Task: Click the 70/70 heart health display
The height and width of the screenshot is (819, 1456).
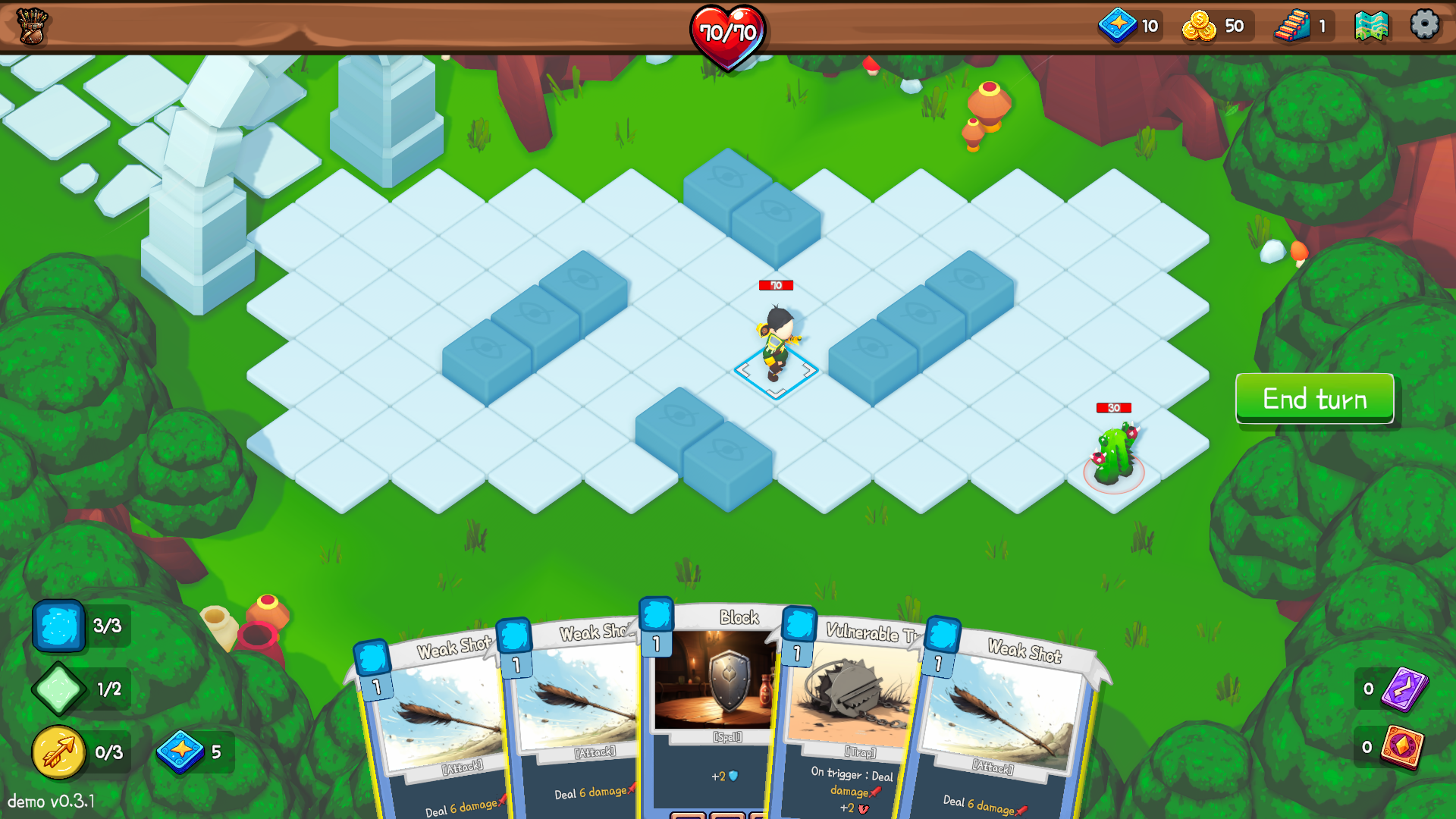Action: coord(730,30)
